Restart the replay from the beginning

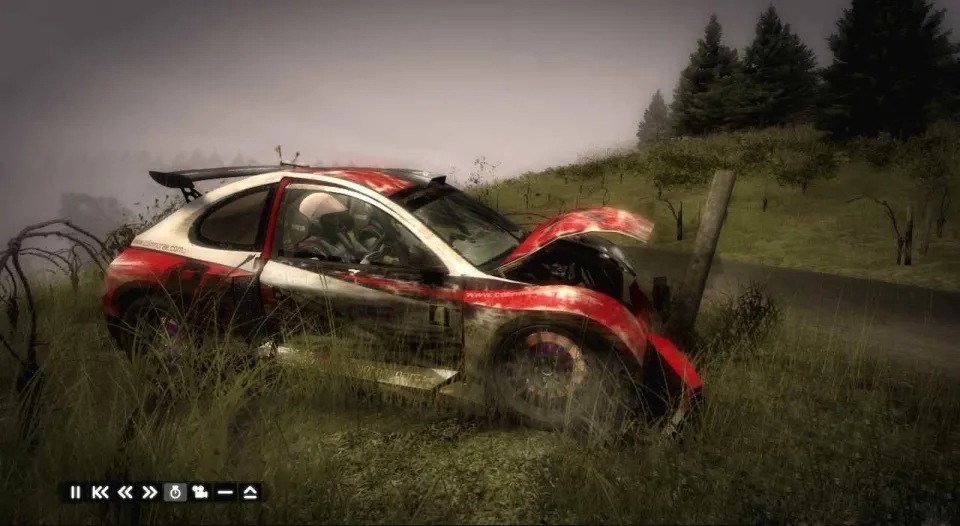[x=100, y=492]
